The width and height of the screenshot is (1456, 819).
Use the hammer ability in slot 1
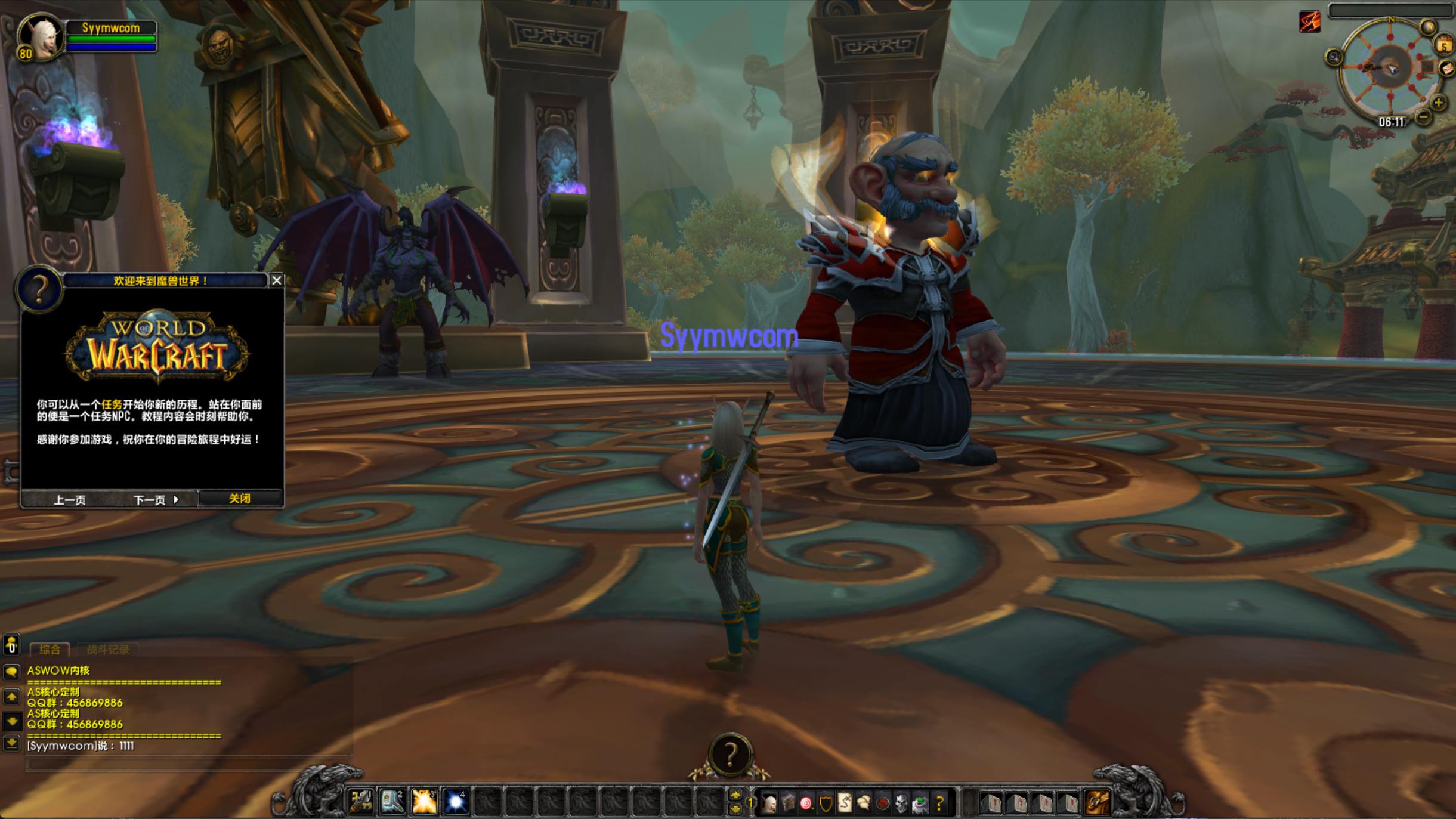coord(361,802)
